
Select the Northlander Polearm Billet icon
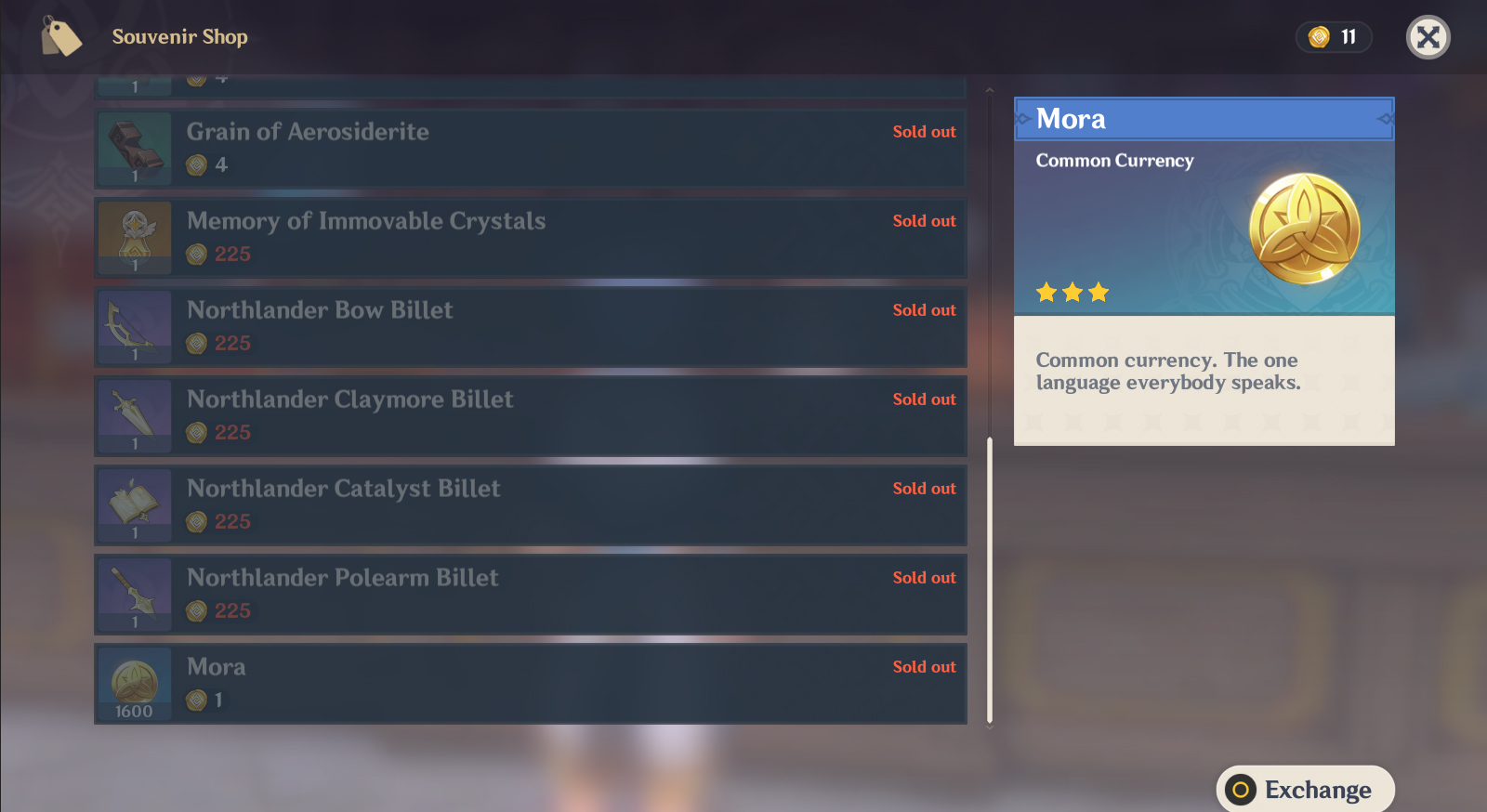pos(134,593)
